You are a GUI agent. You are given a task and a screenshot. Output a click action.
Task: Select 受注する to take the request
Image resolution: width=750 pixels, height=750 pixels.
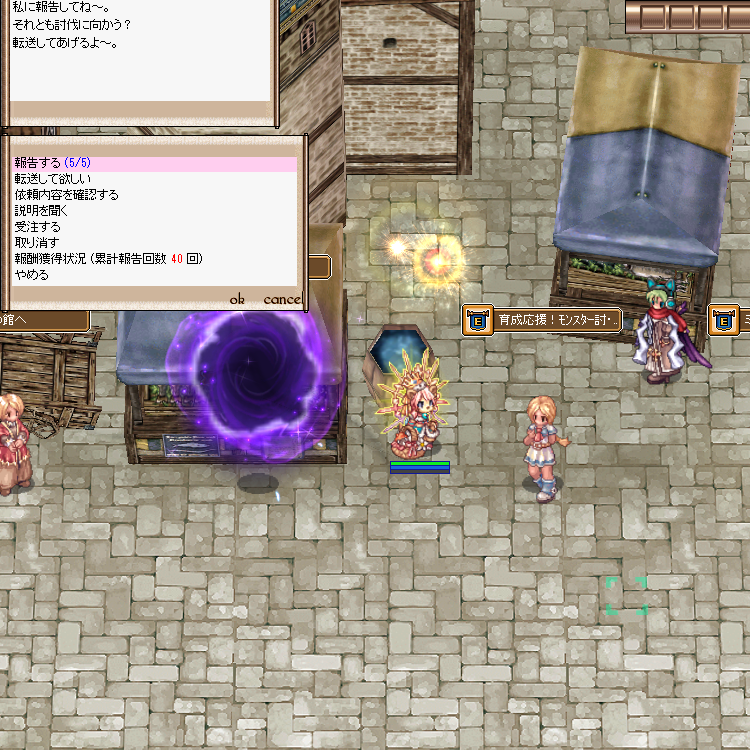tap(37, 227)
